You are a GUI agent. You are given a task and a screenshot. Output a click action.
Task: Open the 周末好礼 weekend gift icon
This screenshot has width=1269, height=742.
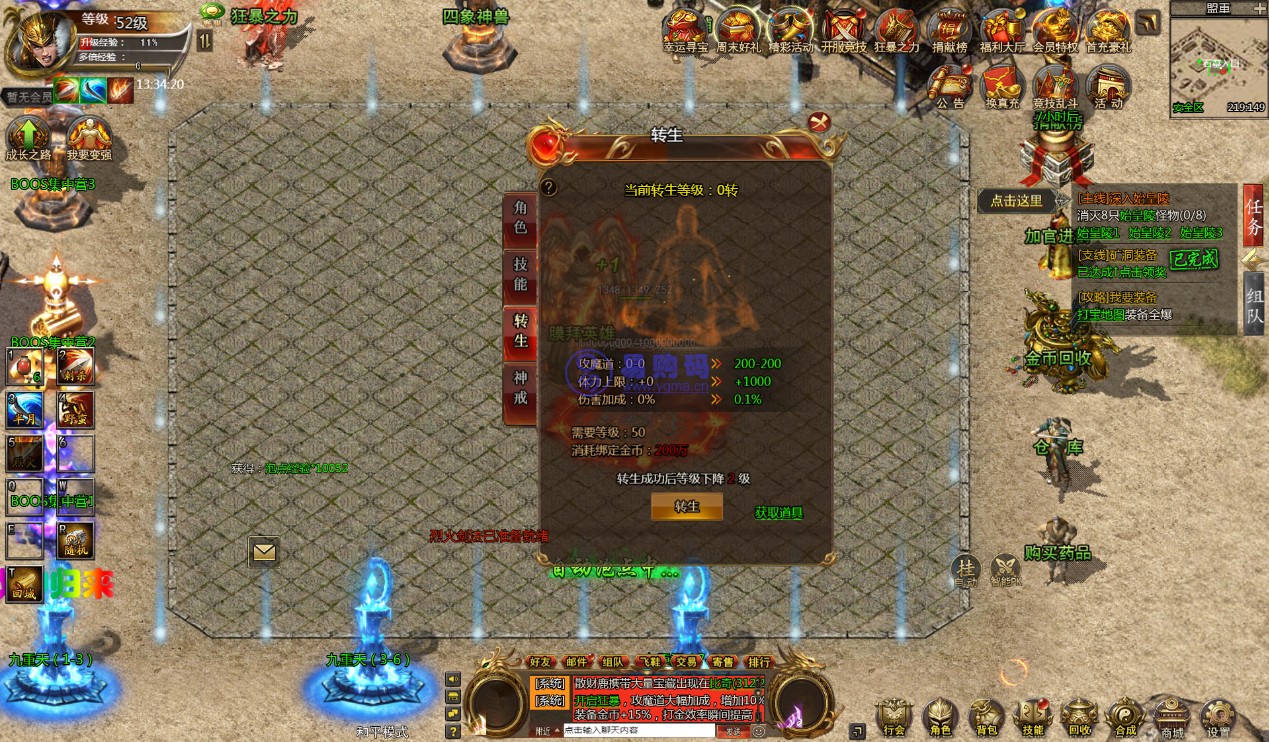(x=739, y=30)
